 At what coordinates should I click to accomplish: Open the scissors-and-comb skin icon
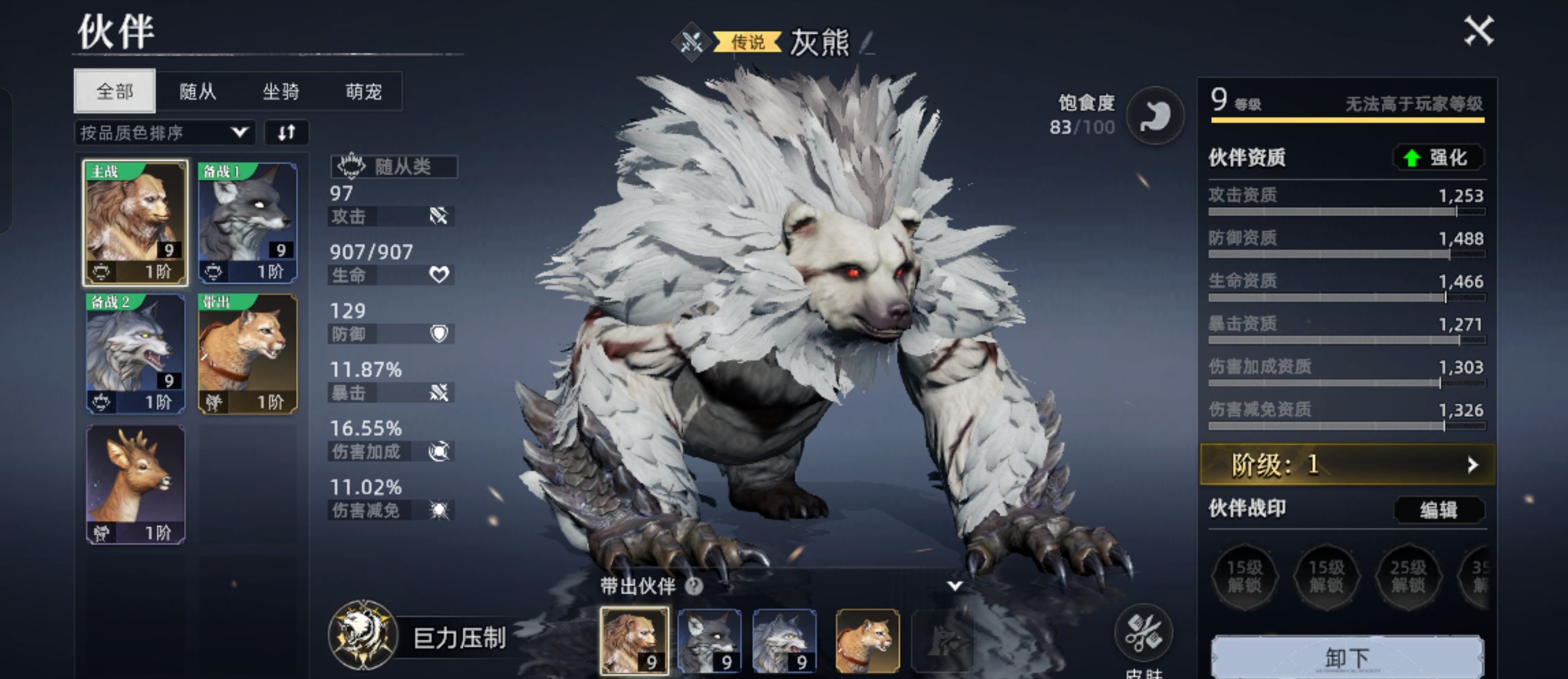point(1143,633)
